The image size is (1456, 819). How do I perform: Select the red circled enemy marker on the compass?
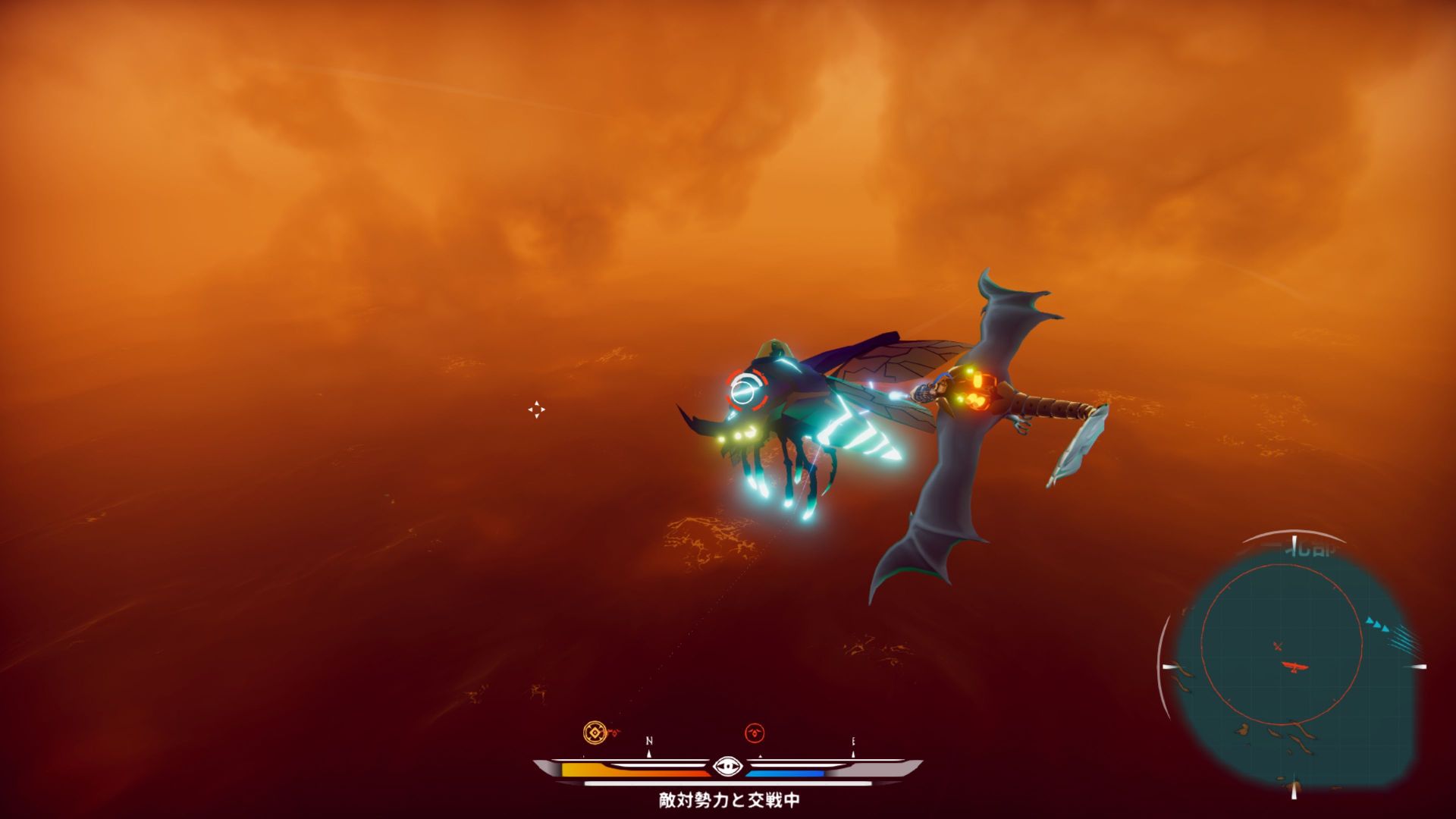pyautogui.click(x=755, y=733)
